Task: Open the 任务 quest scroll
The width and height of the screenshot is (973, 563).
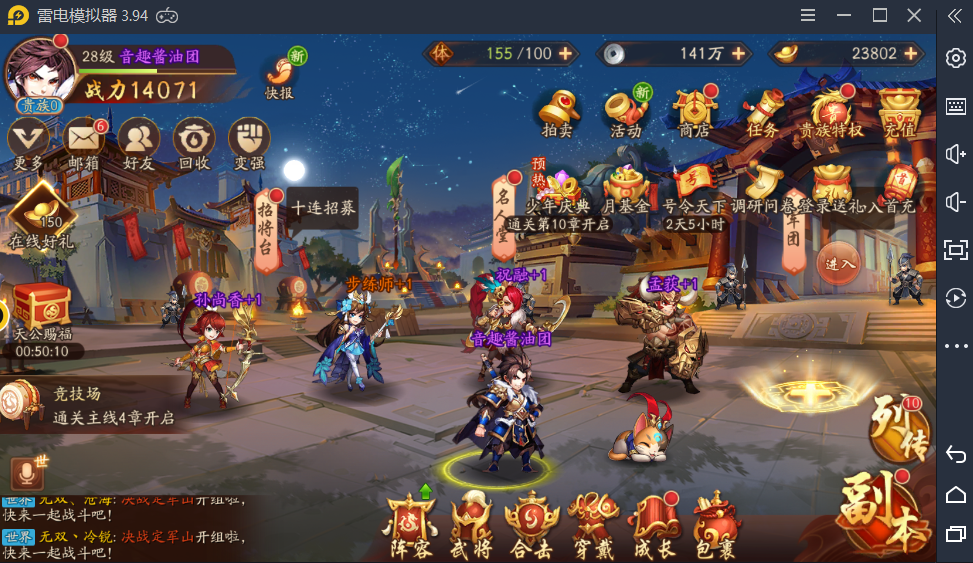Action: coord(762,110)
